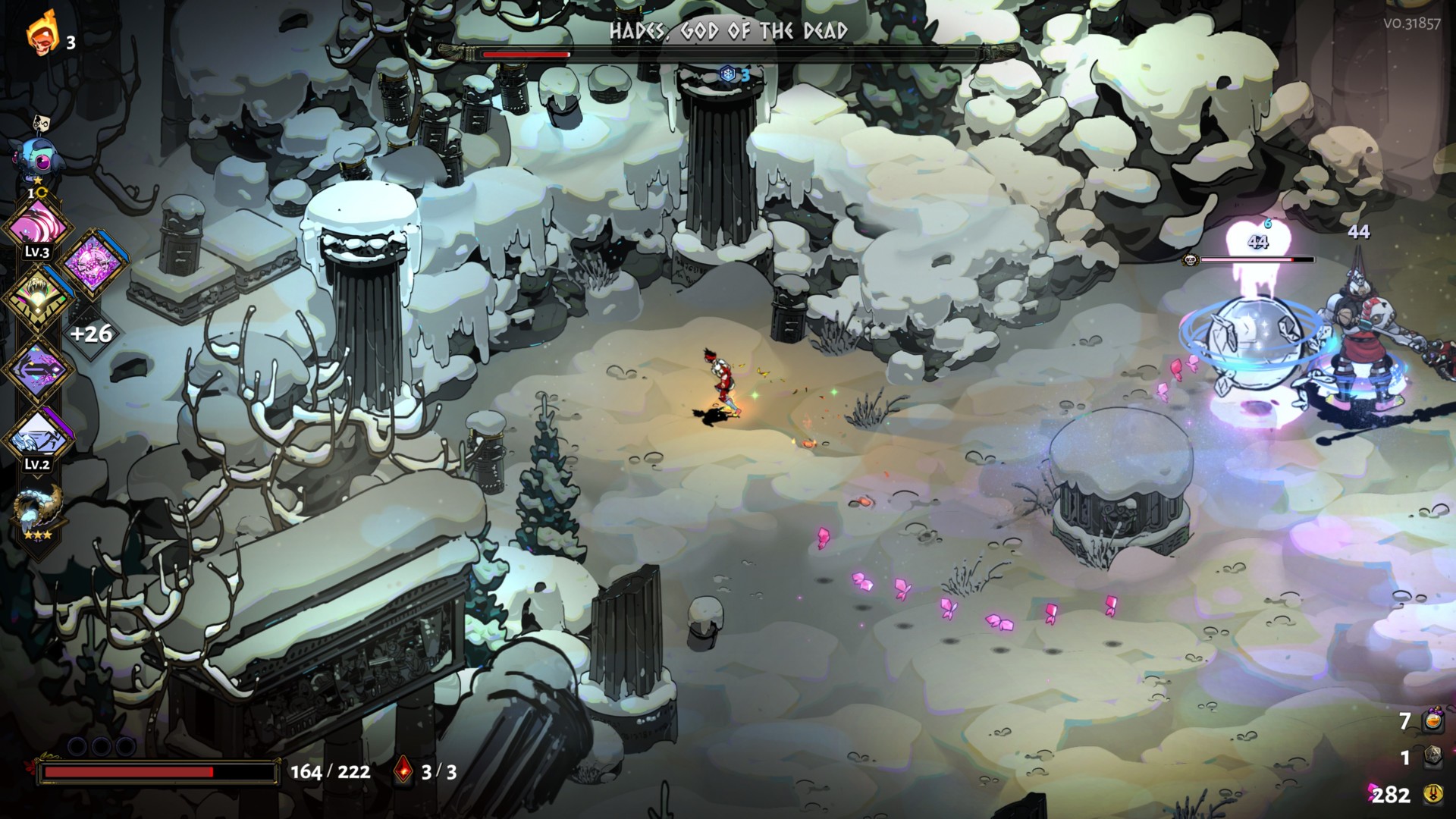Screen dimensions: 1456x819
Task: Click the red bloodstone cast ammo gem
Action: tap(404, 772)
